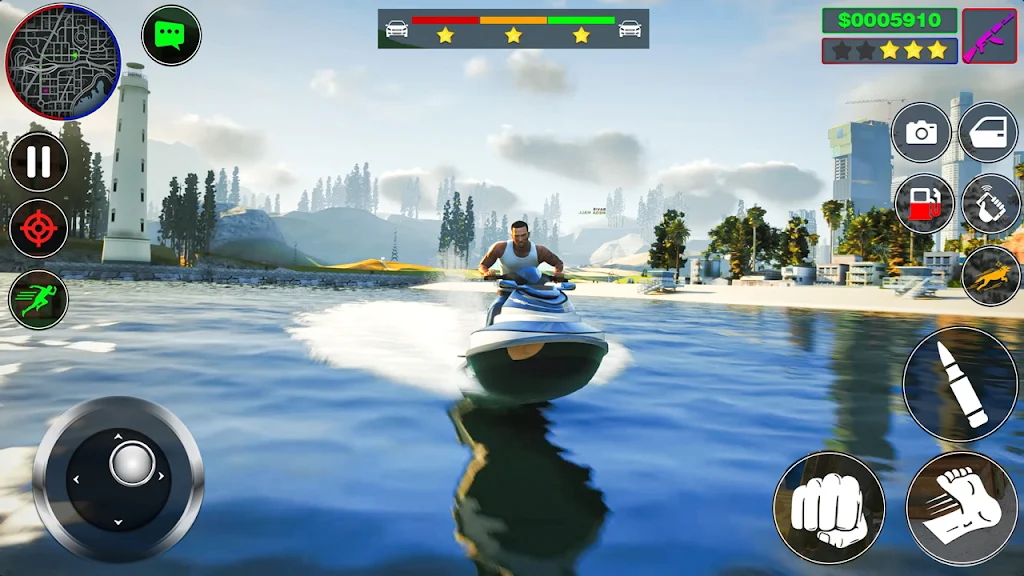
Task: Fire with the bullet button
Action: [x=960, y=385]
